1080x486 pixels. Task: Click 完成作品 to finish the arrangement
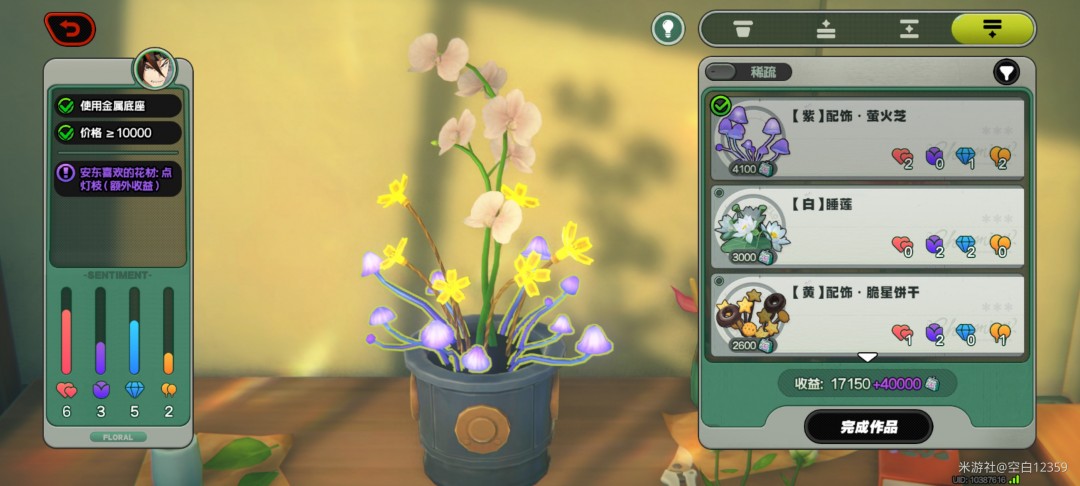(868, 427)
